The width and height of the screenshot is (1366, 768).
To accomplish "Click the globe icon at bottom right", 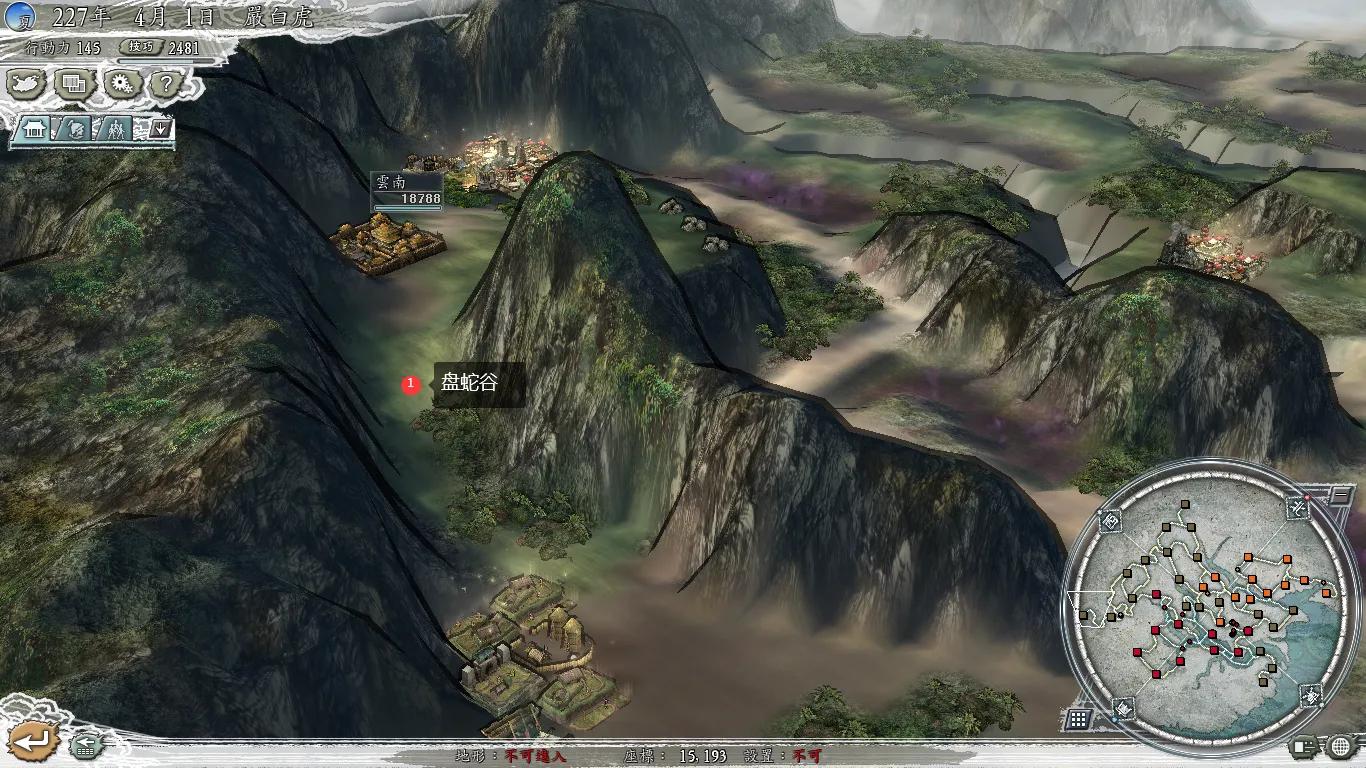I will coord(1339,745).
